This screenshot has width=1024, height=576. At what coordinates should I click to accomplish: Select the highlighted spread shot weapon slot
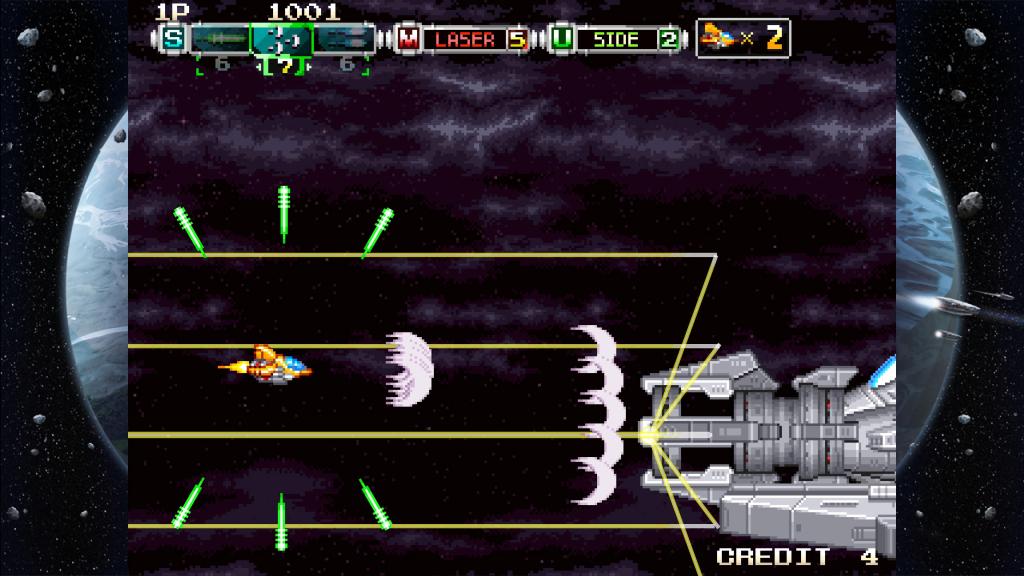[x=281, y=40]
